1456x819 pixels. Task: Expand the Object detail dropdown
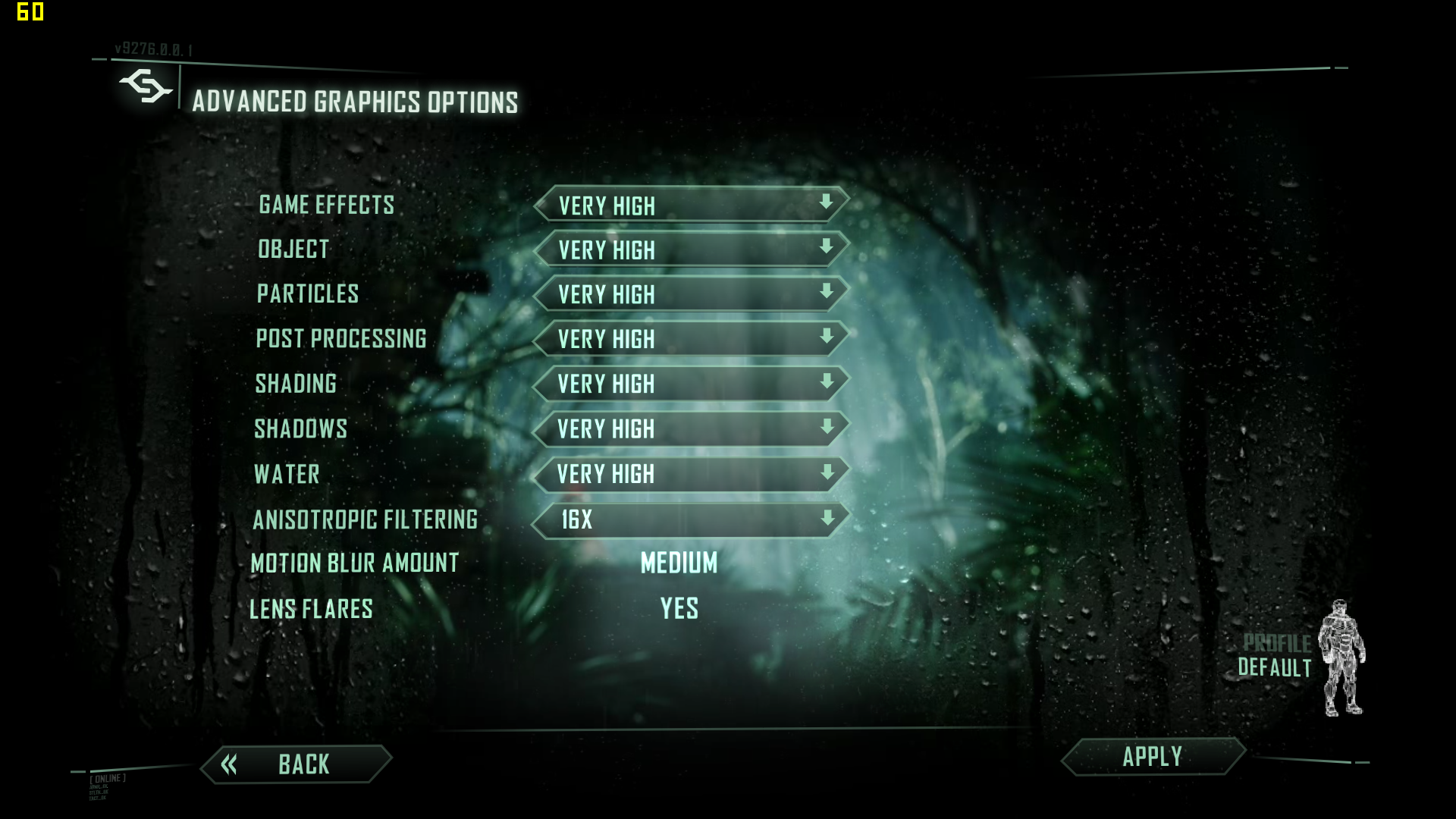click(691, 249)
